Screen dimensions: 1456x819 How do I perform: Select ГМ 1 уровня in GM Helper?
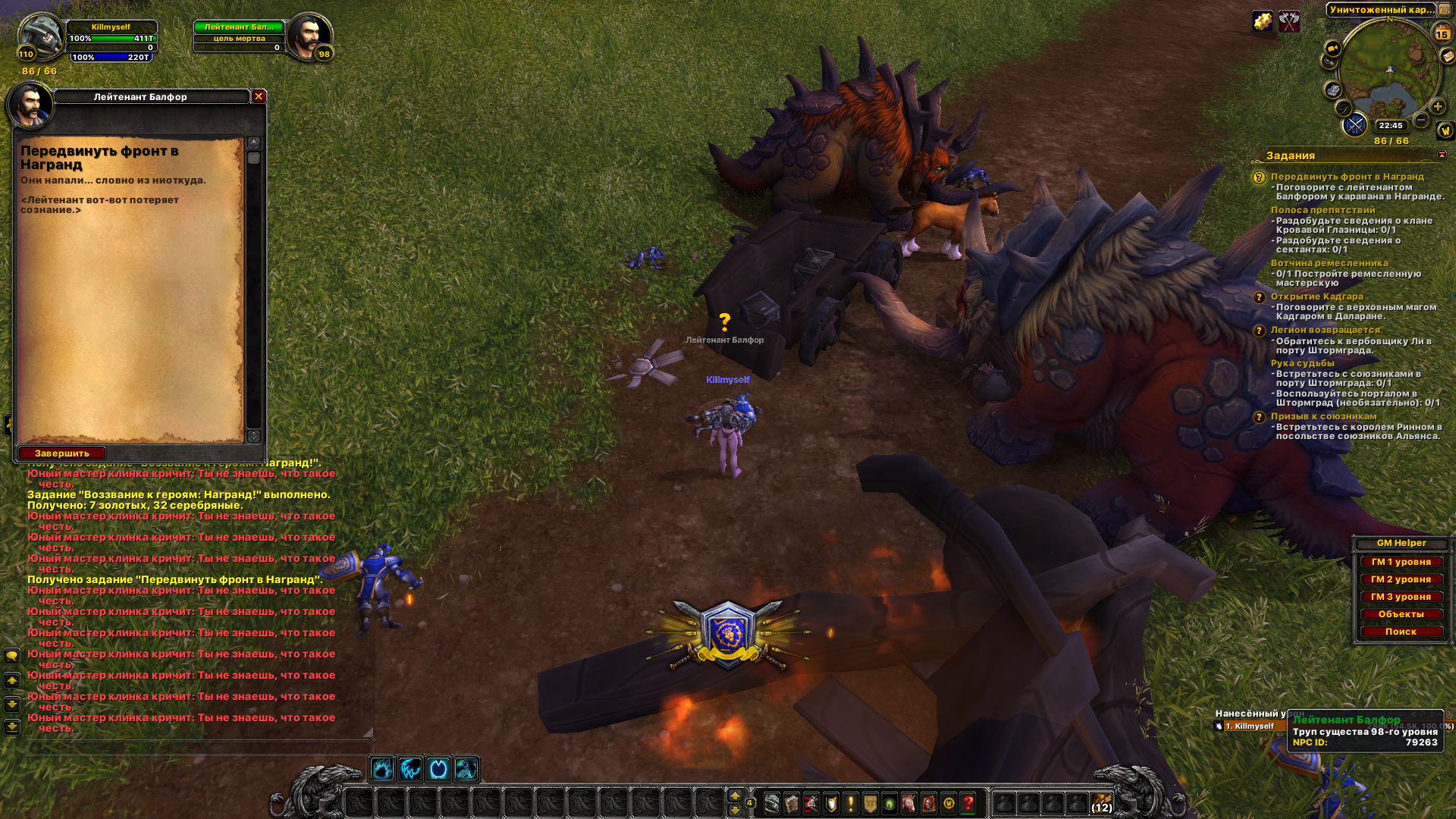[x=1401, y=562]
